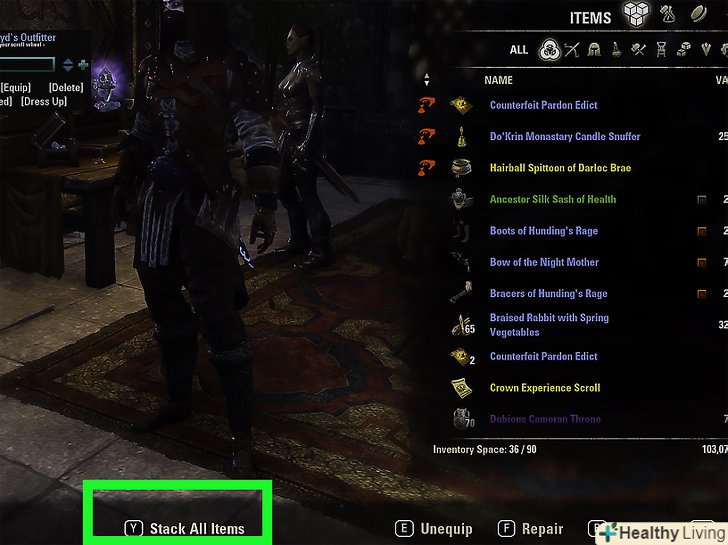Pick Braised Rabbit with Spring Vegetables
Screen dimensions: 728x545
tap(549, 325)
